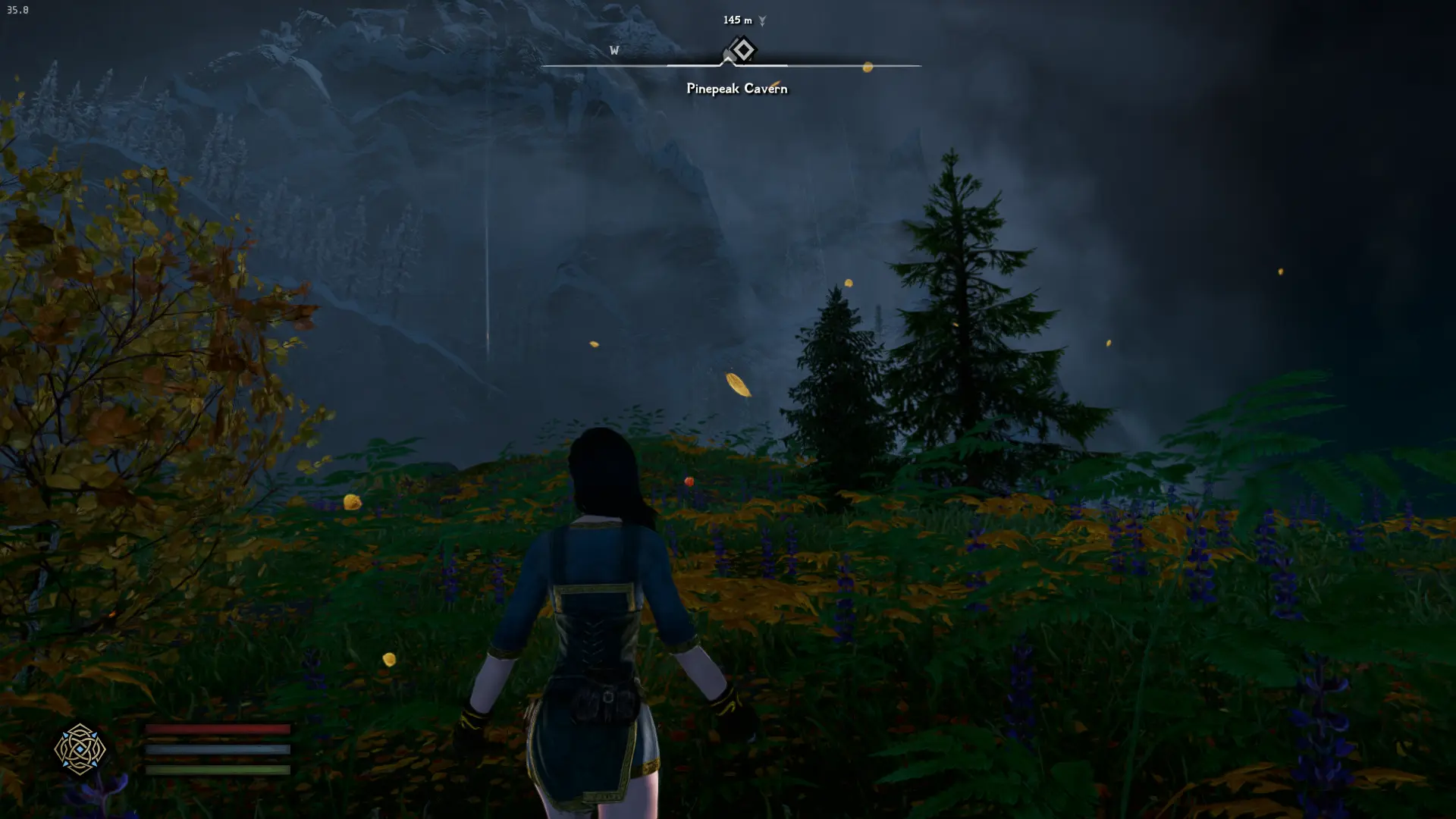Click the Pinepeak Cavern diamond marker on compass
This screenshot has height=819, width=1456.
pyautogui.click(x=742, y=50)
